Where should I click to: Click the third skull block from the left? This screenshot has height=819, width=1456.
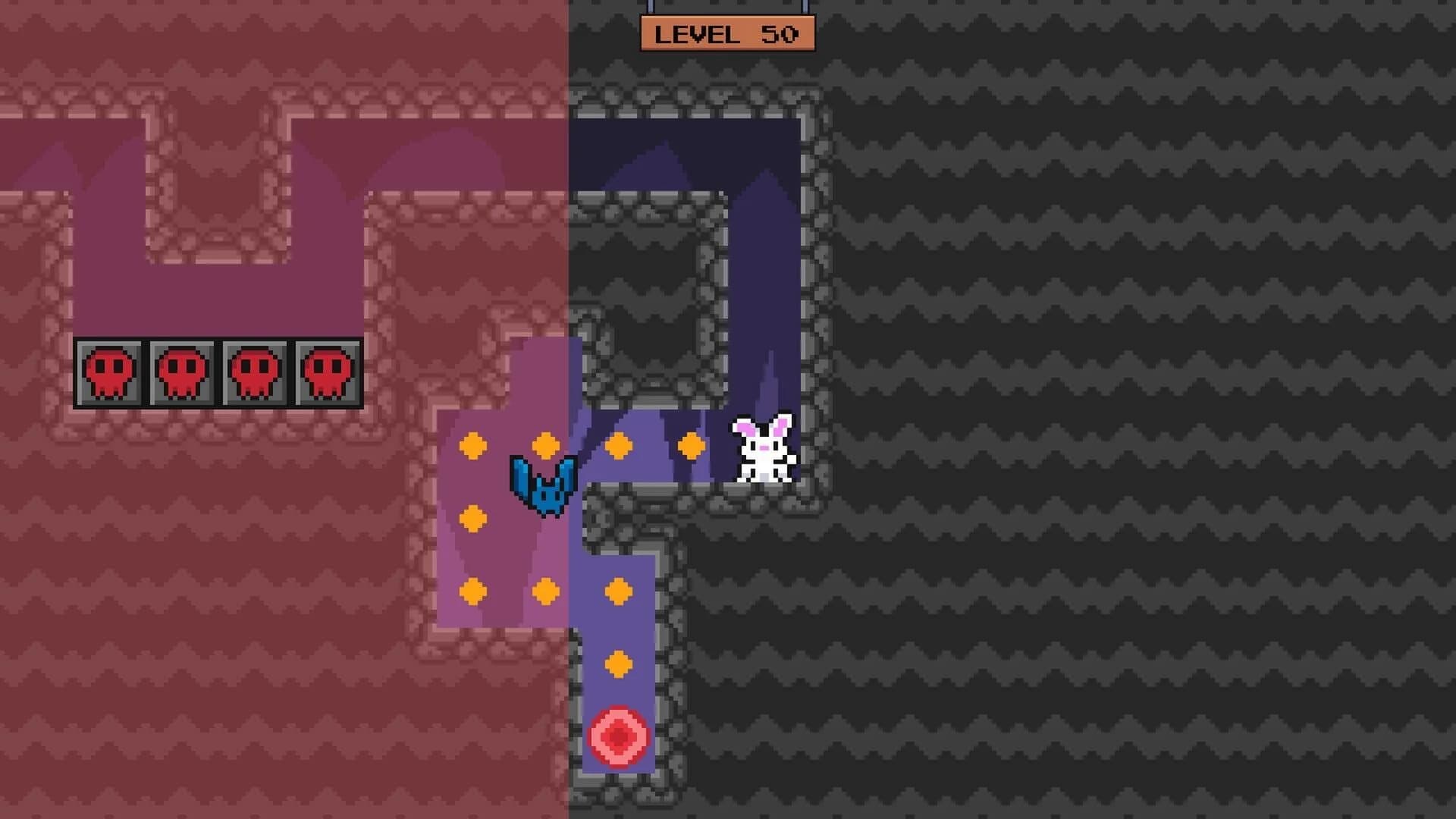255,372
